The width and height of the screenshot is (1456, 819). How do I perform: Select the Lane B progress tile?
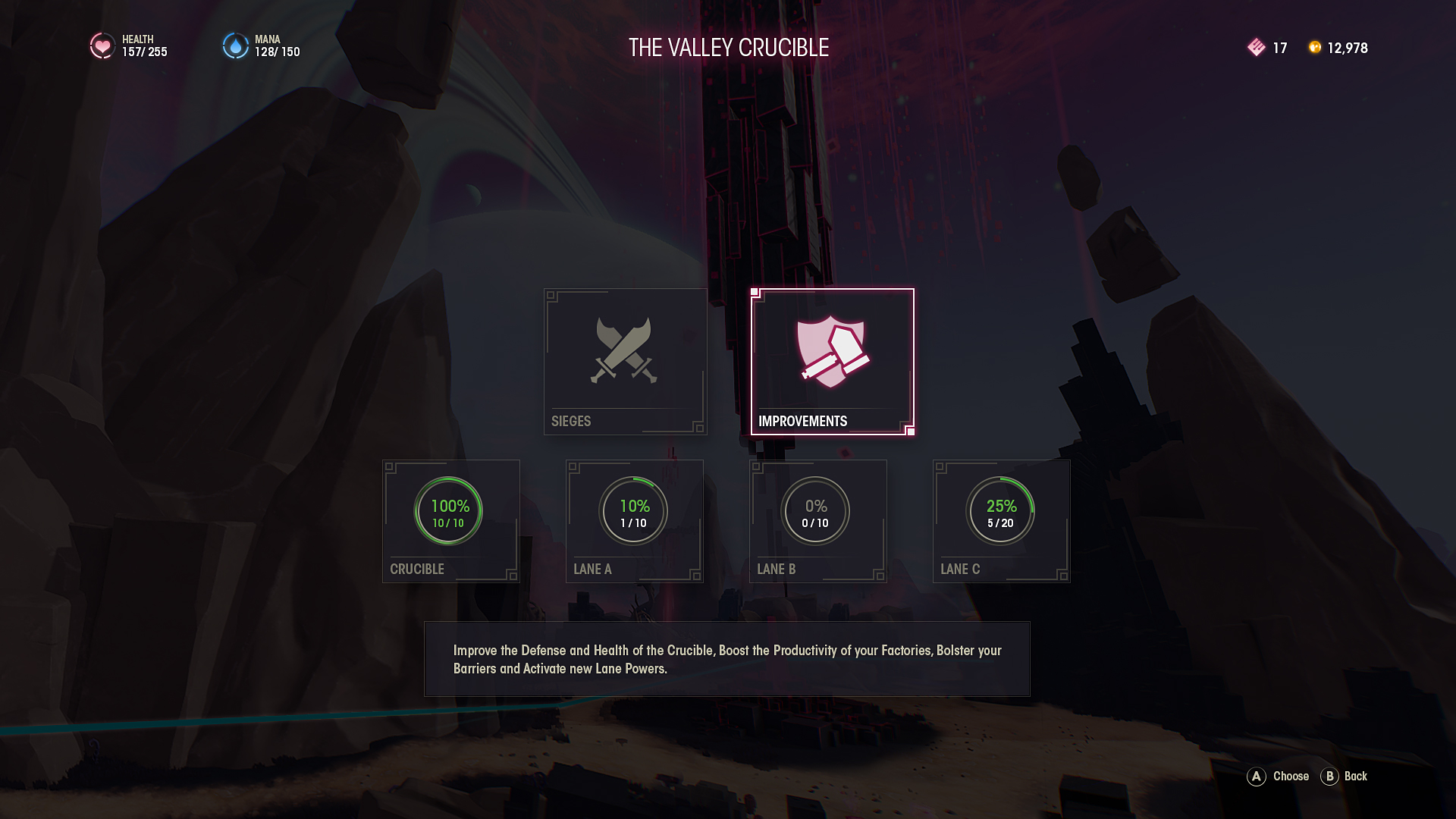point(817,521)
